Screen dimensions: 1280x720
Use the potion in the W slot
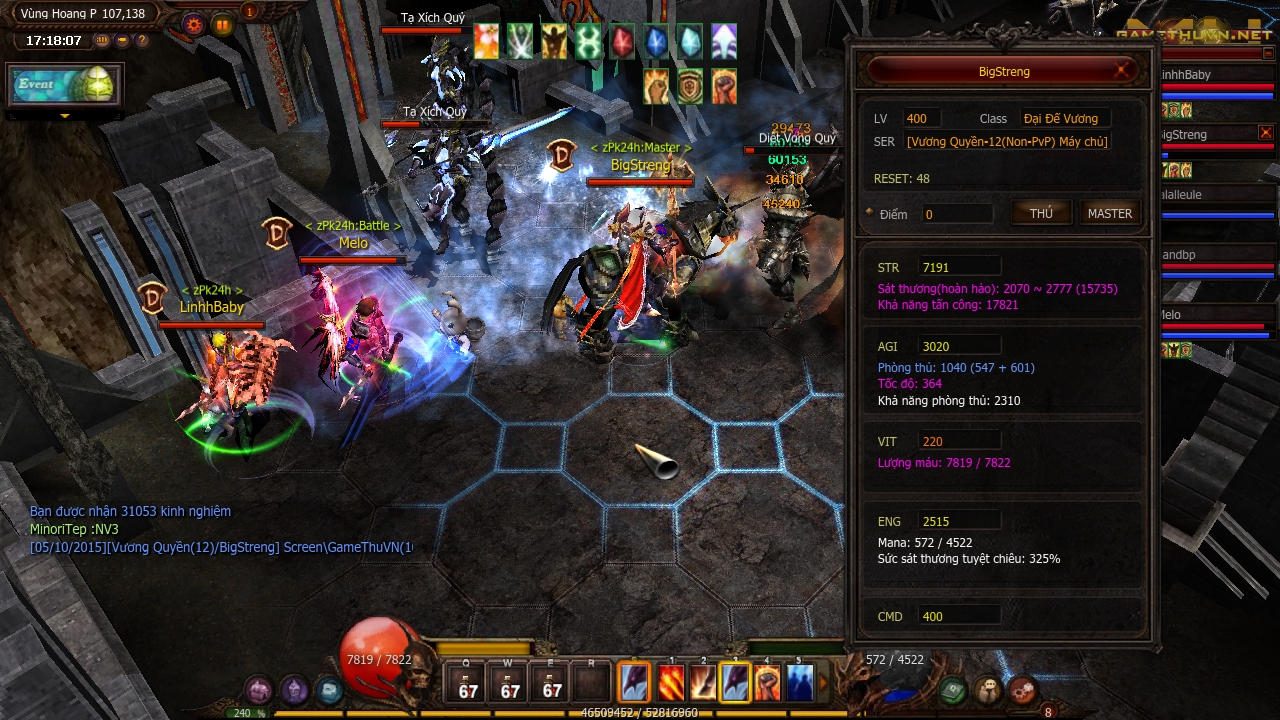point(510,682)
